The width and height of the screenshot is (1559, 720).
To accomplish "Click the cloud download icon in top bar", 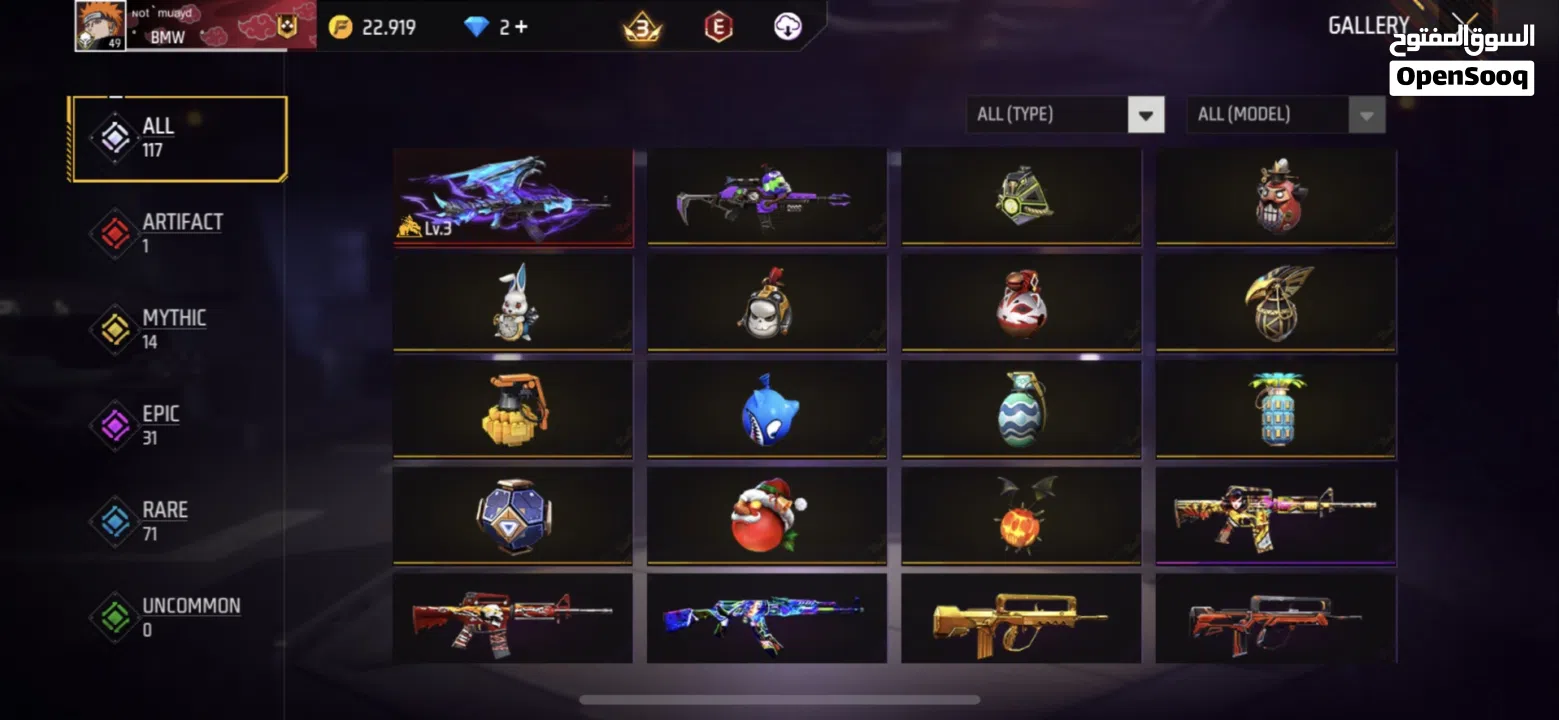I will click(x=789, y=27).
